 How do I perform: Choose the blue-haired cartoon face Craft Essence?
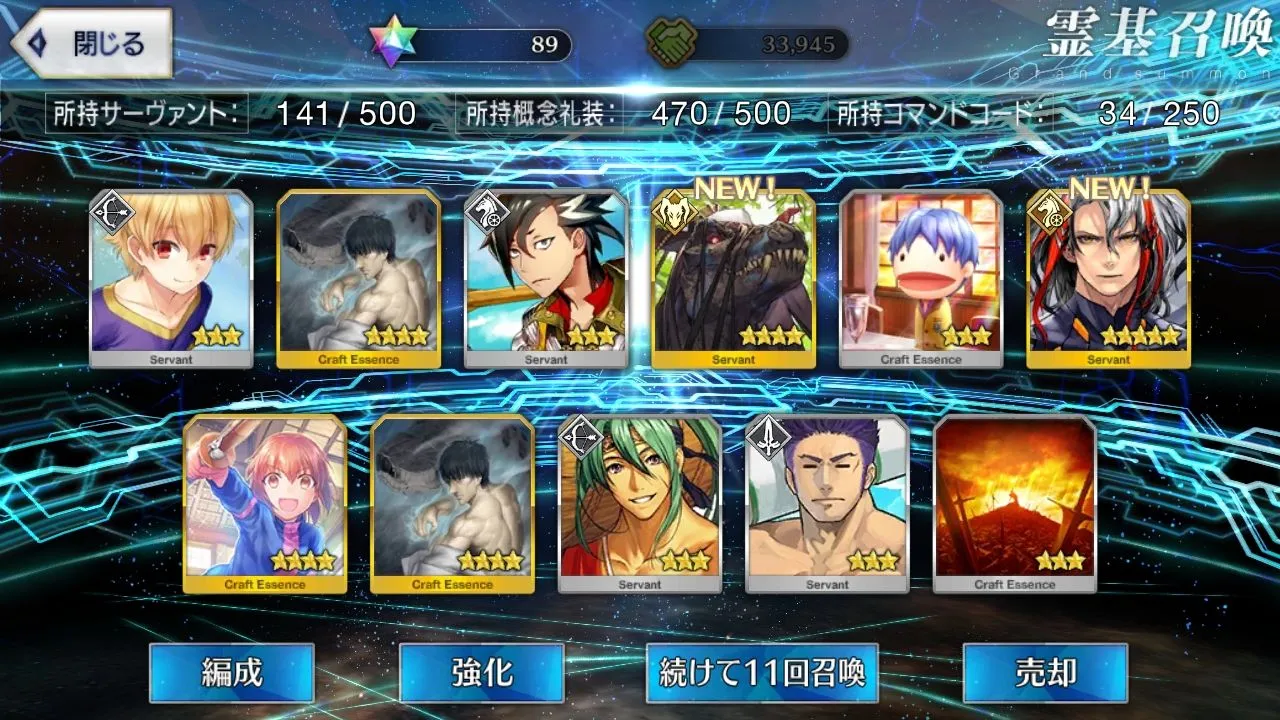pyautogui.click(x=921, y=279)
